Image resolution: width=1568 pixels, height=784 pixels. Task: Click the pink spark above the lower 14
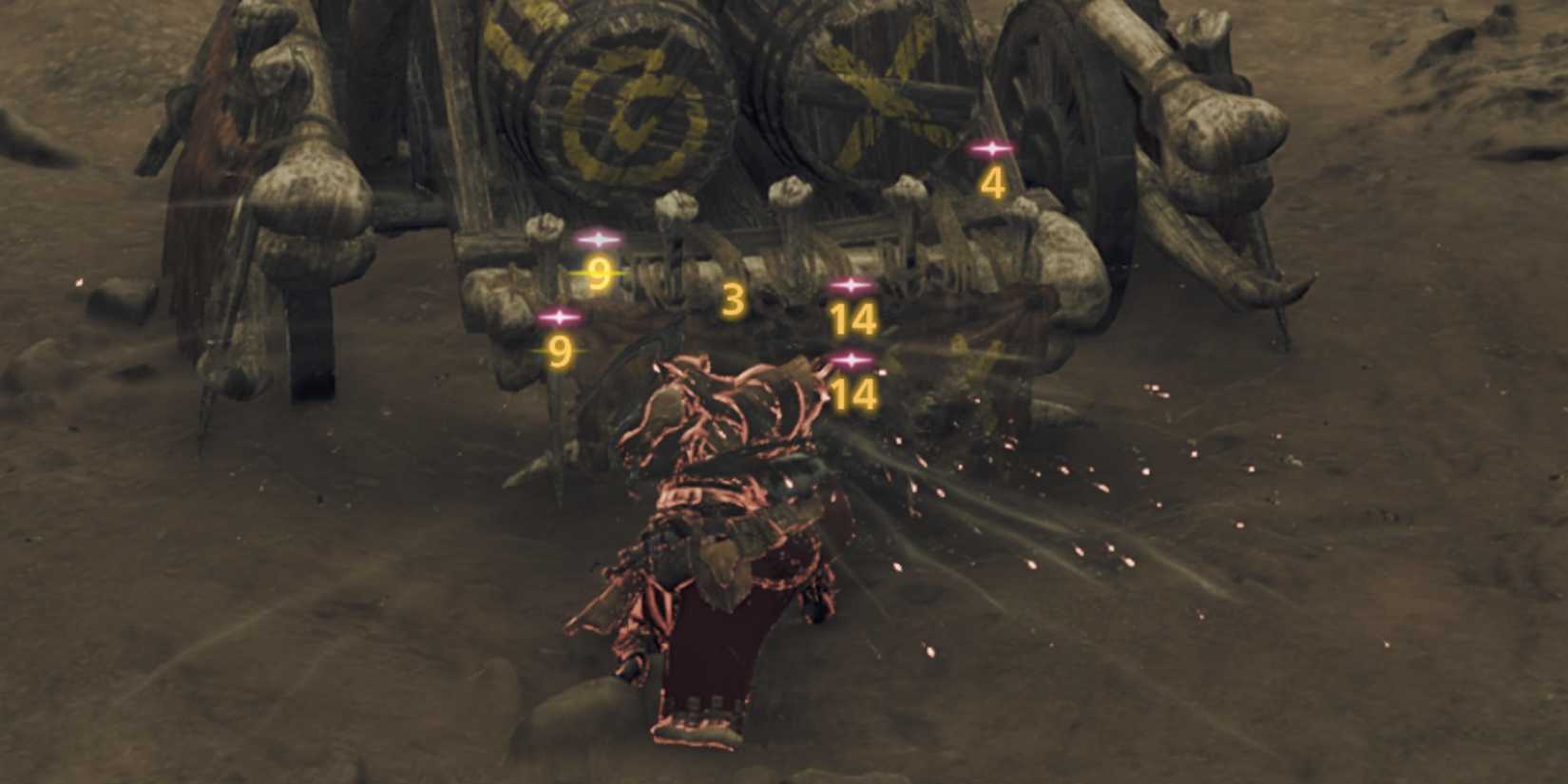point(853,359)
